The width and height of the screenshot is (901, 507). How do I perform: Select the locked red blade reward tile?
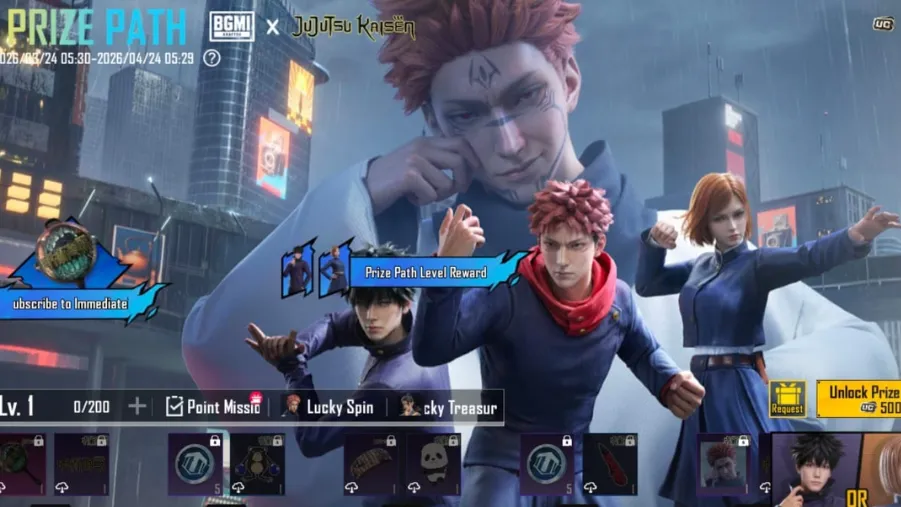coord(610,463)
